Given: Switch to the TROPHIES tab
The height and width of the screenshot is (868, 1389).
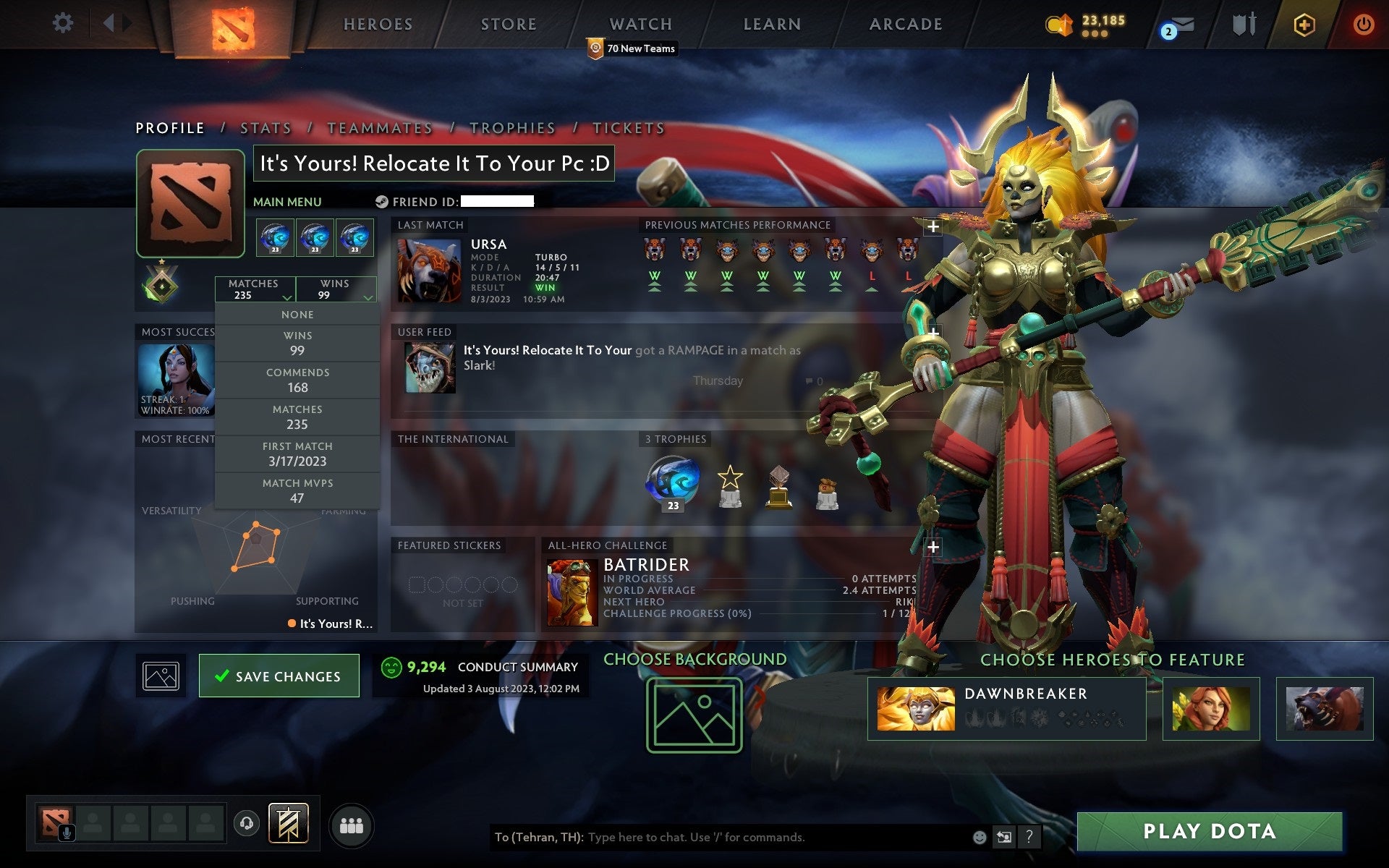Looking at the screenshot, I should (511, 127).
